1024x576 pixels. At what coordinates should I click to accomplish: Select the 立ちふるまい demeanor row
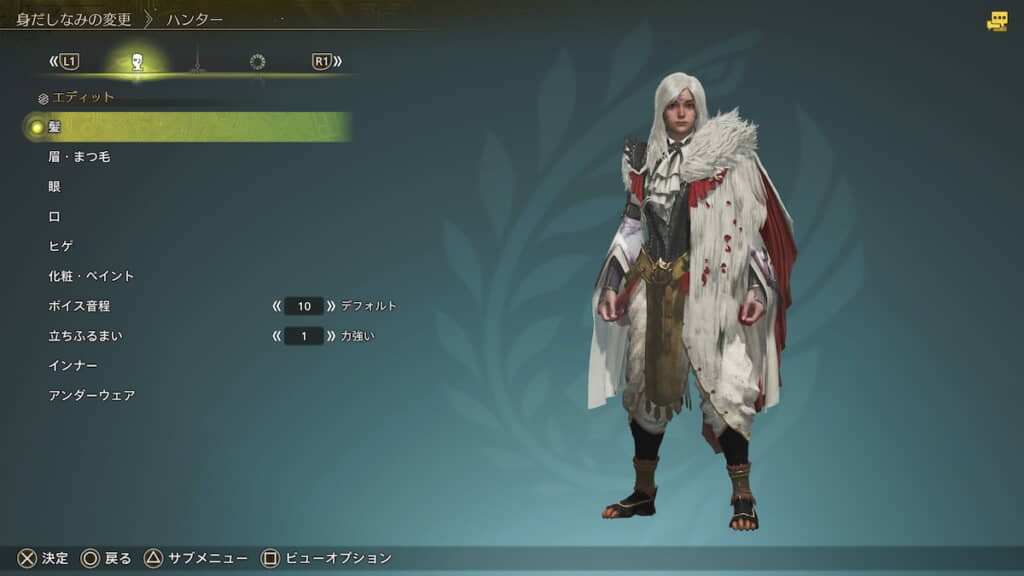85,336
